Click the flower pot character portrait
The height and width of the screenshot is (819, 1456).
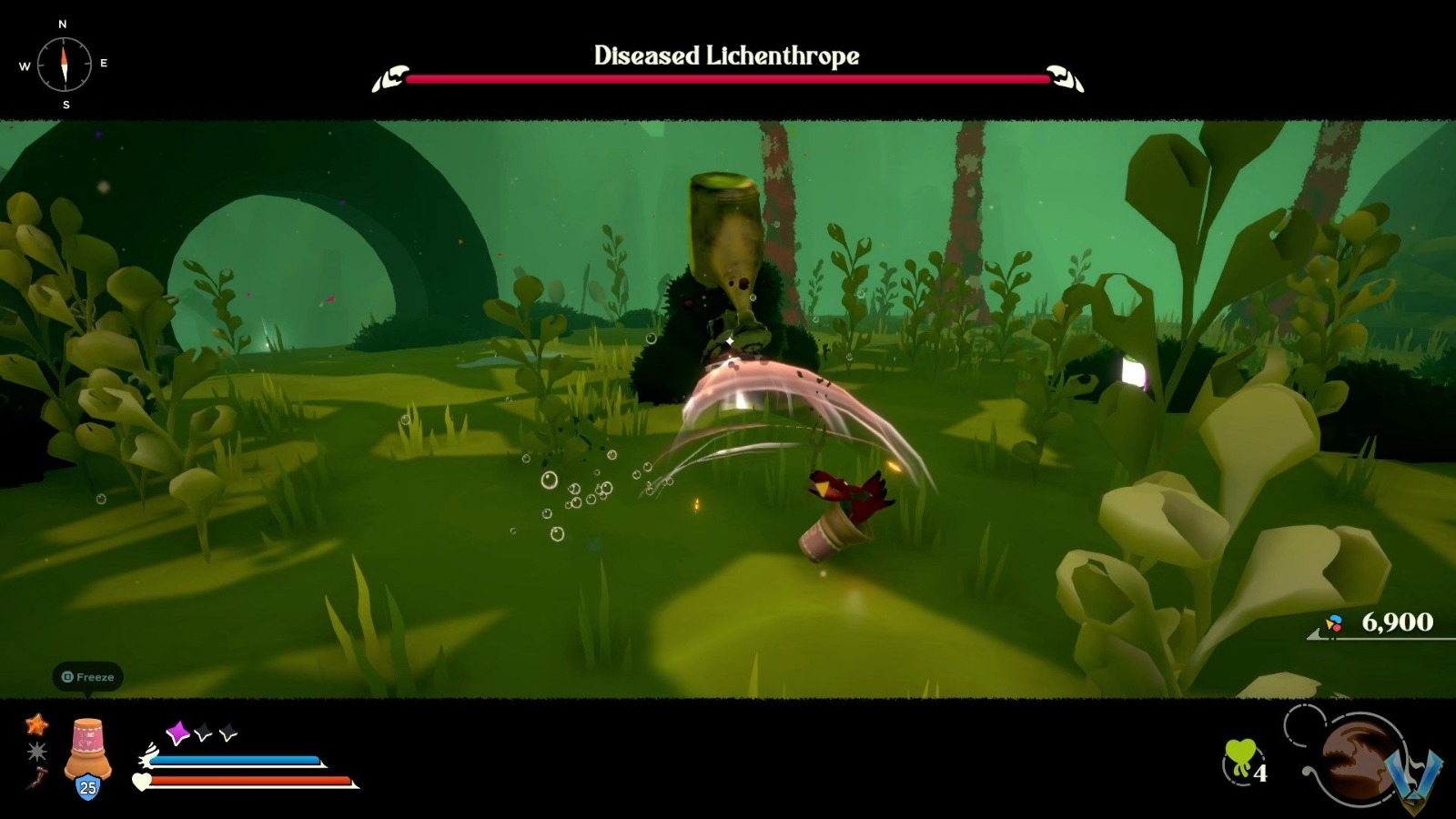pyautogui.click(x=87, y=746)
